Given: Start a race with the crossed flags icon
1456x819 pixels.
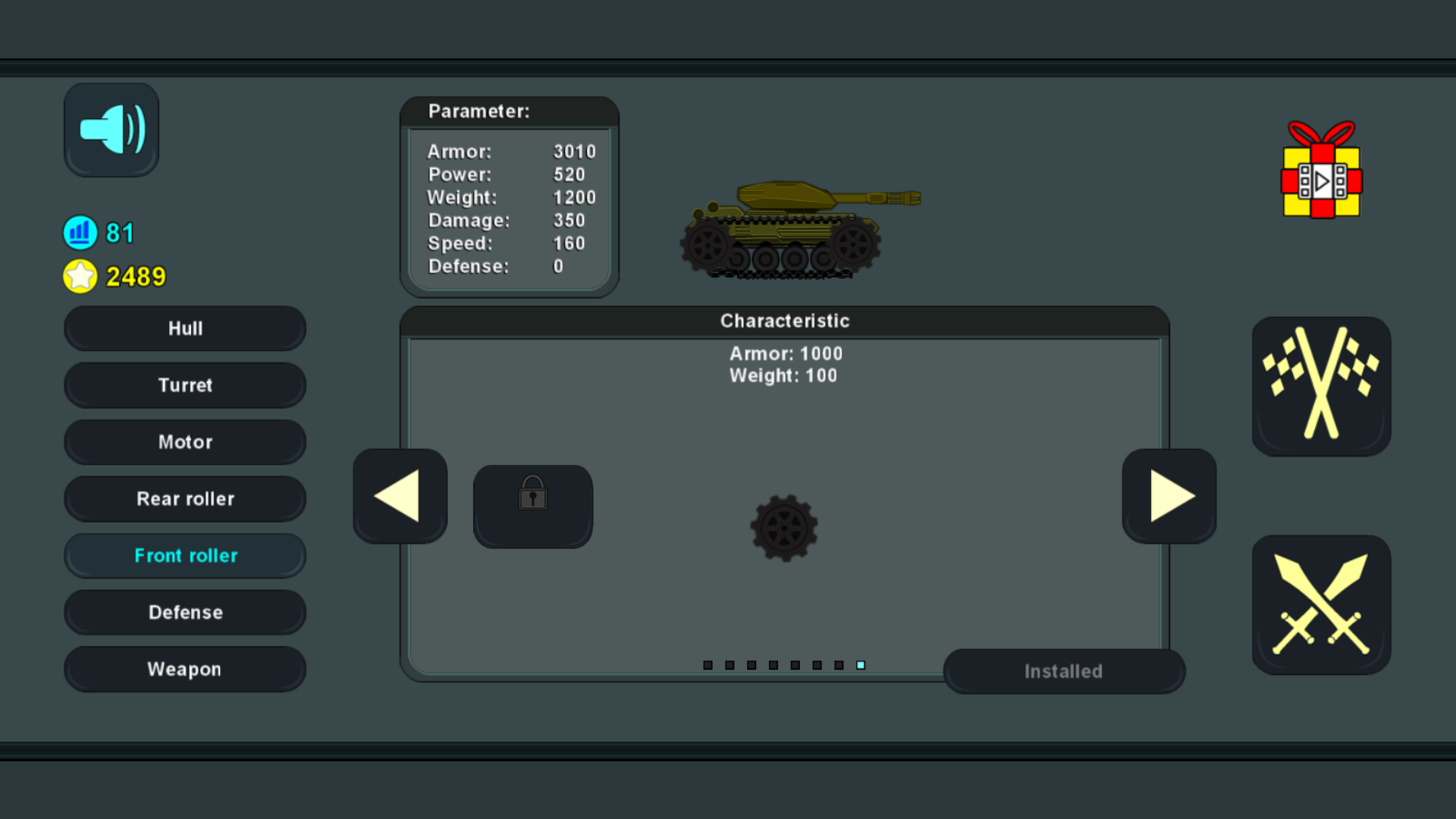Looking at the screenshot, I should [x=1321, y=387].
